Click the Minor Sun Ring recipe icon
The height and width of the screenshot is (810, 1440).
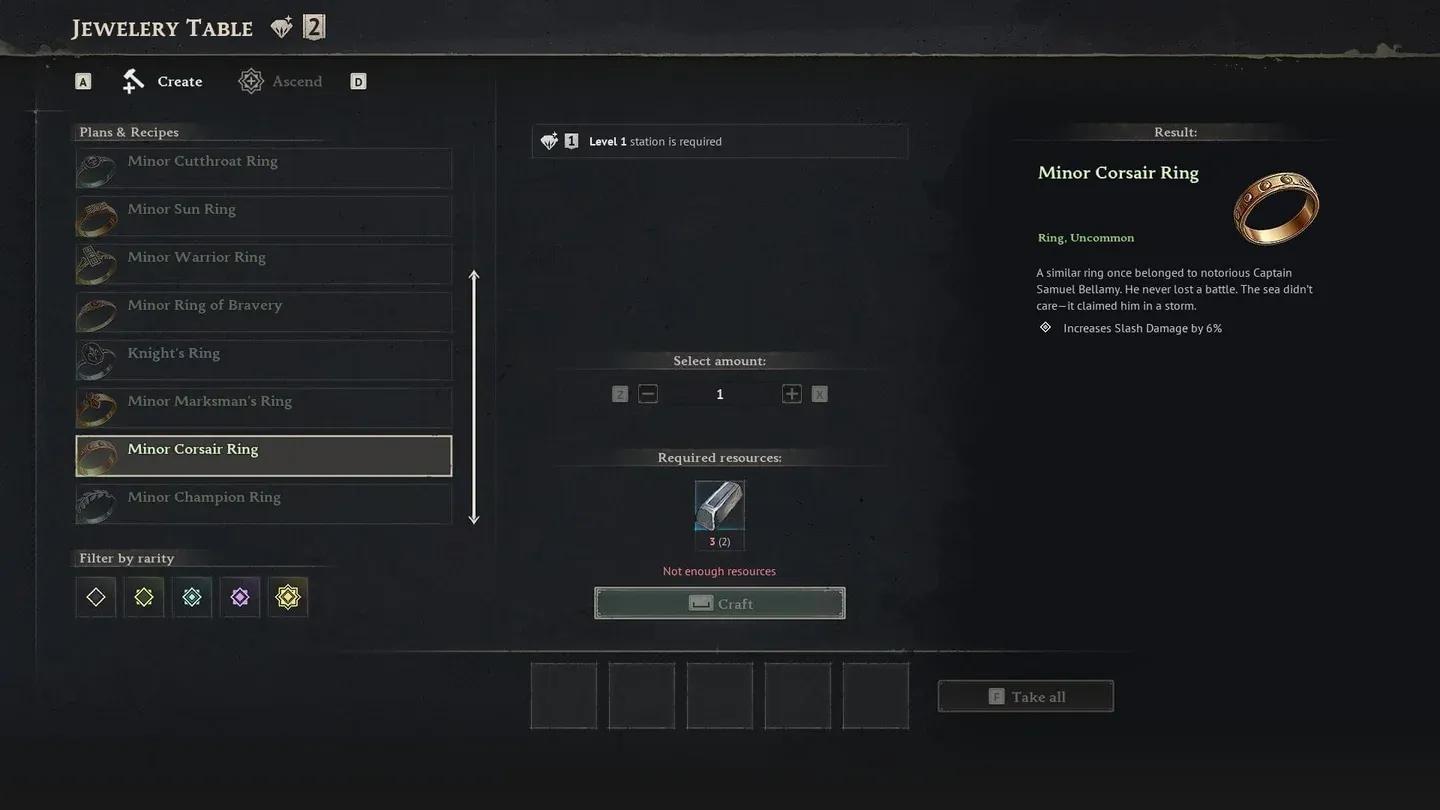point(95,216)
